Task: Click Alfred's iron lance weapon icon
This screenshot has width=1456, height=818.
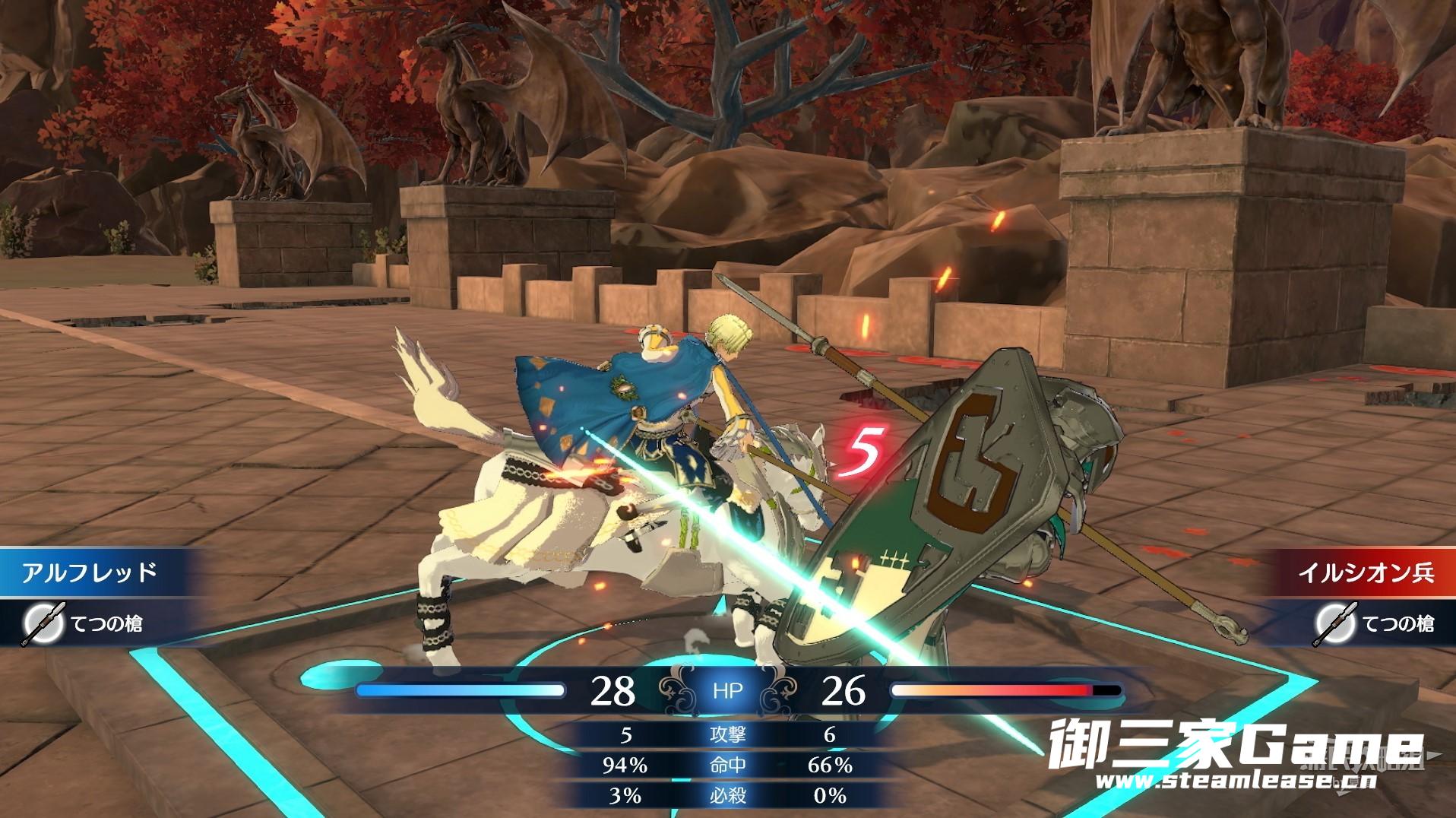Action: click(x=37, y=624)
